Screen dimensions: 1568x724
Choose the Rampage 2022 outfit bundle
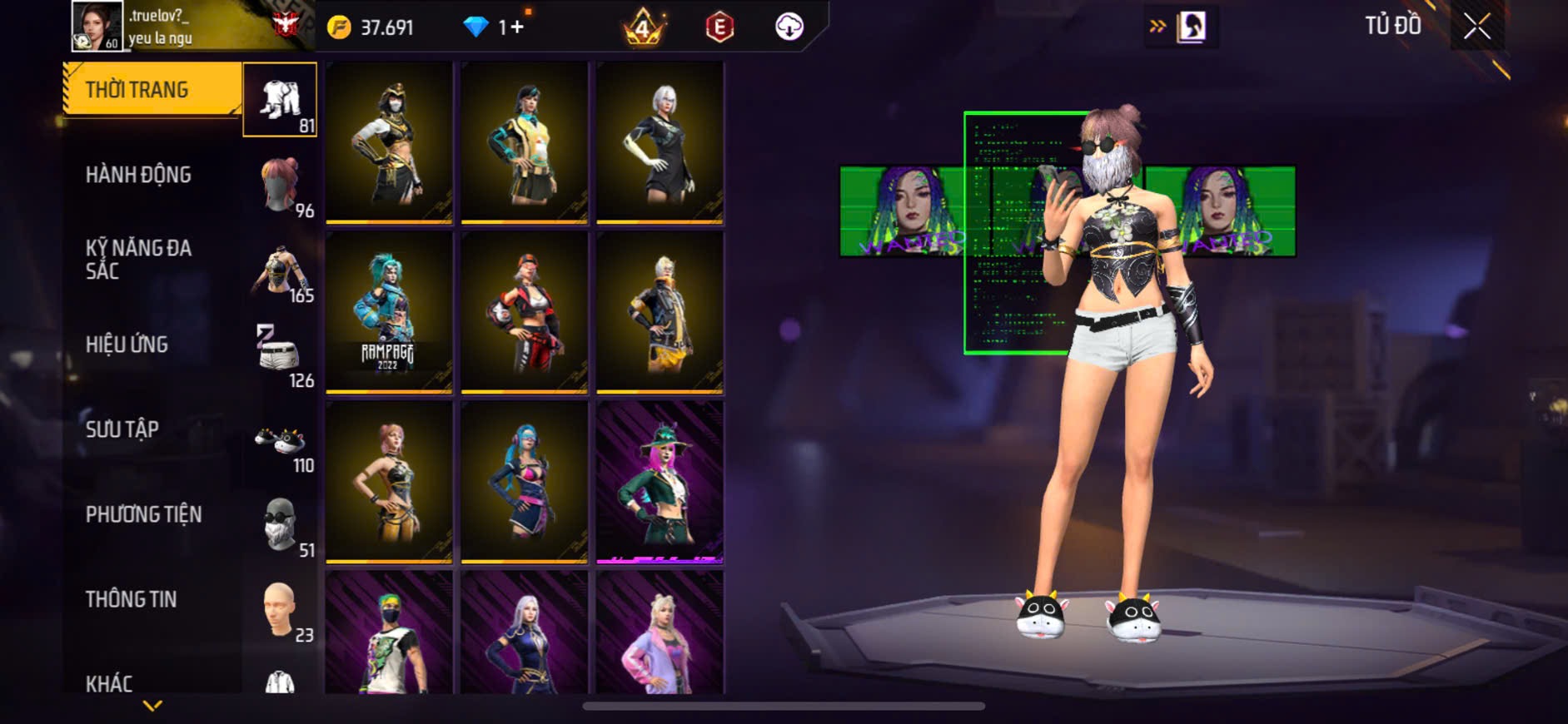[389, 312]
